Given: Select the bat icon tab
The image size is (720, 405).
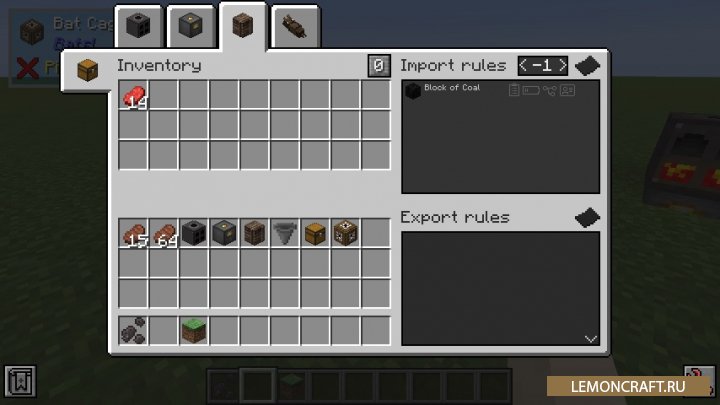Looking at the screenshot, I should click(295, 25).
